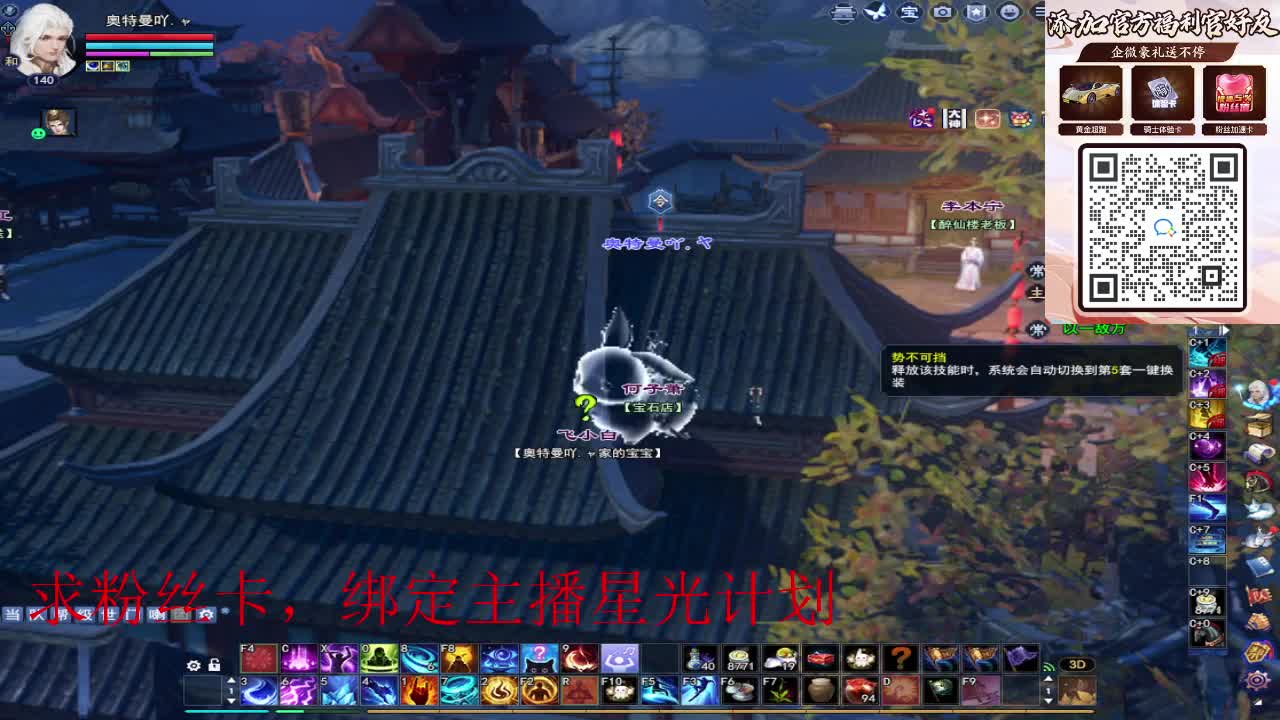Viewport: 1280px width, 720px height.
Task: Cast the cat-face skill on the hotbar
Action: pos(538,658)
